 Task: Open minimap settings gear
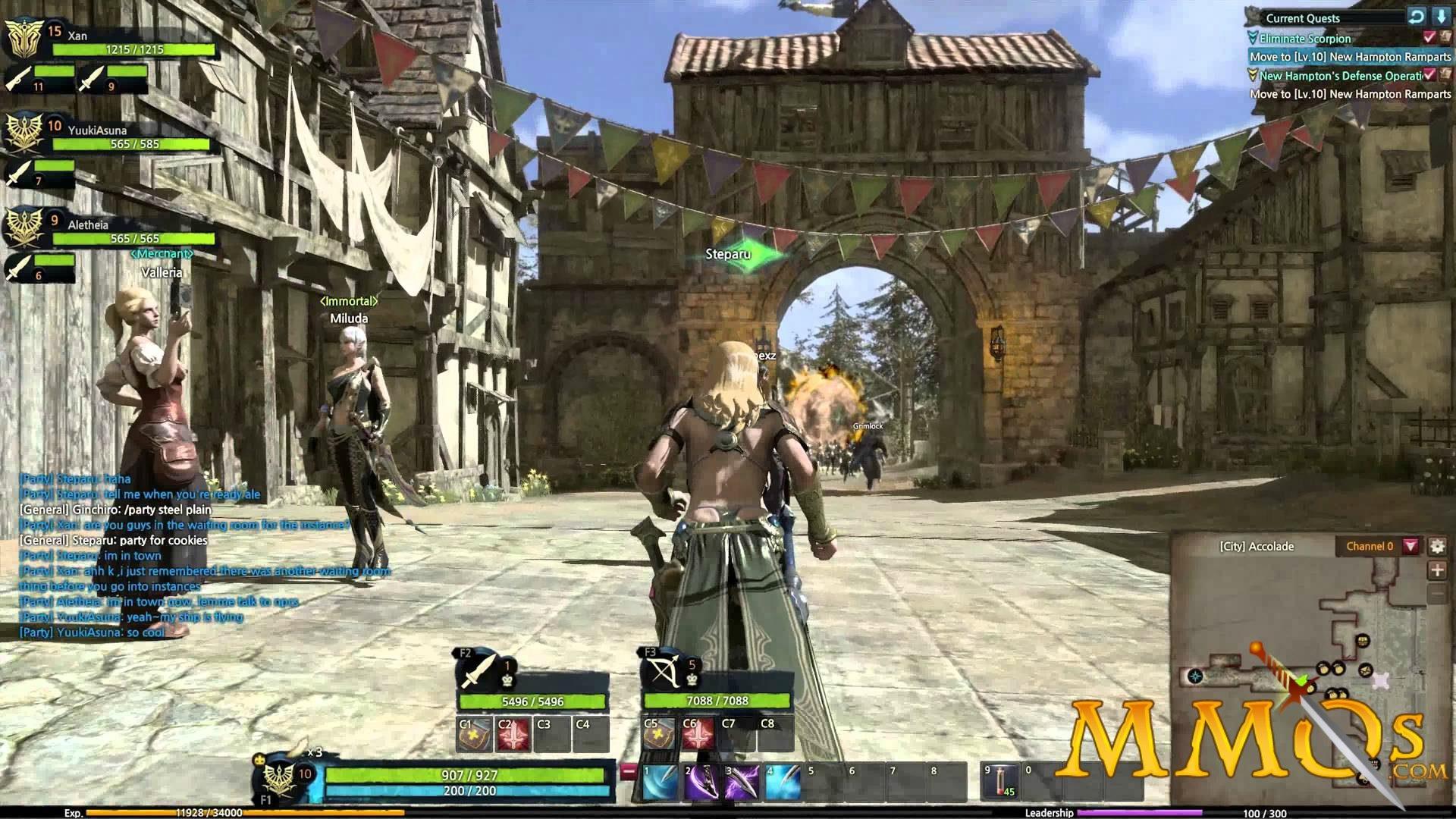click(1437, 546)
